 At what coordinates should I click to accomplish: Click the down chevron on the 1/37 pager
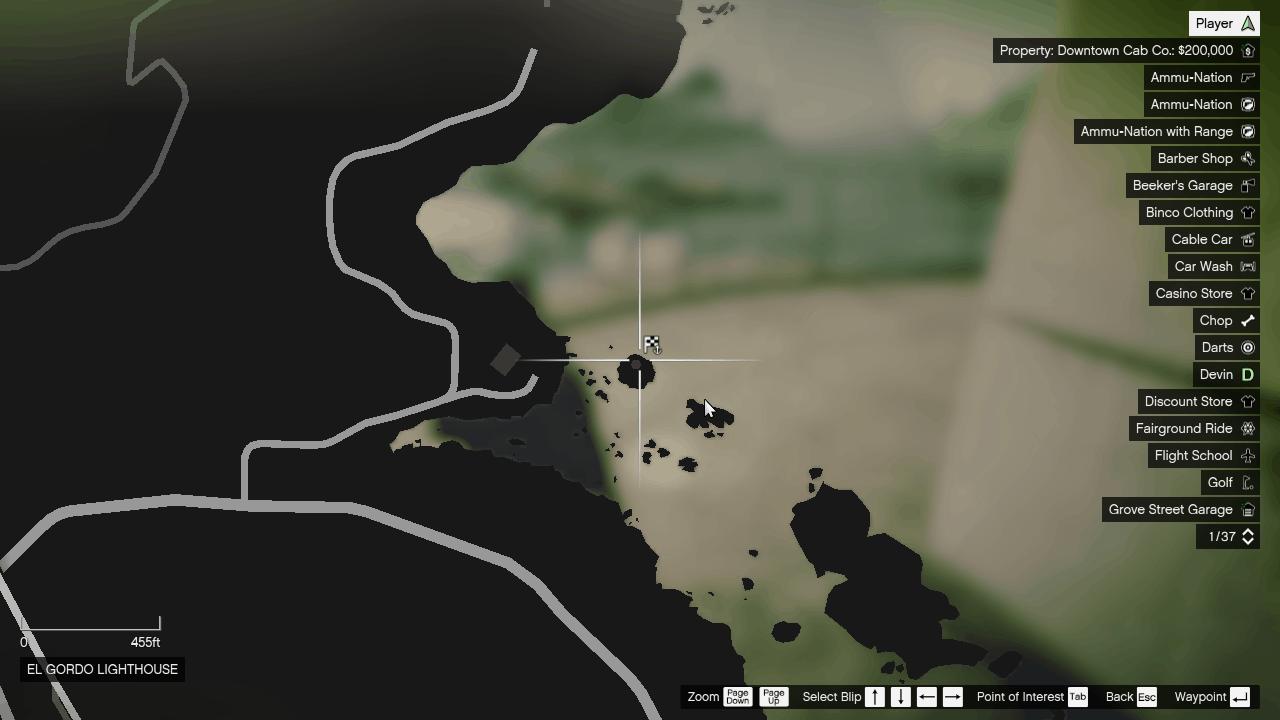1247,542
